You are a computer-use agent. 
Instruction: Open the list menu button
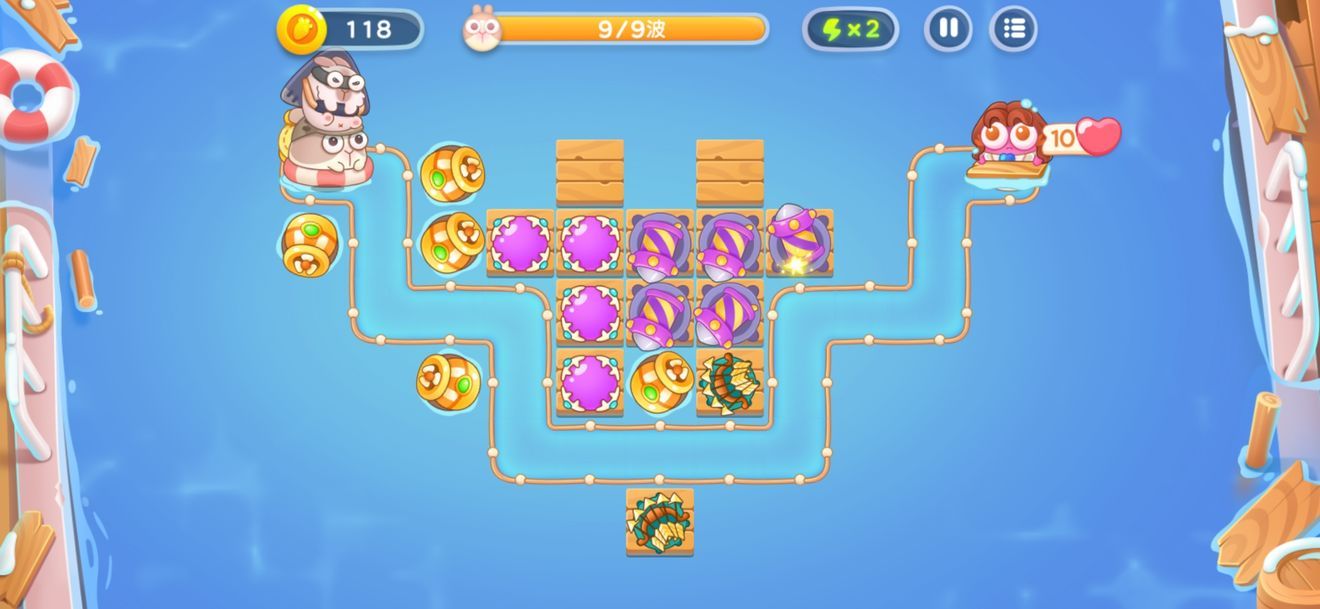[1013, 29]
